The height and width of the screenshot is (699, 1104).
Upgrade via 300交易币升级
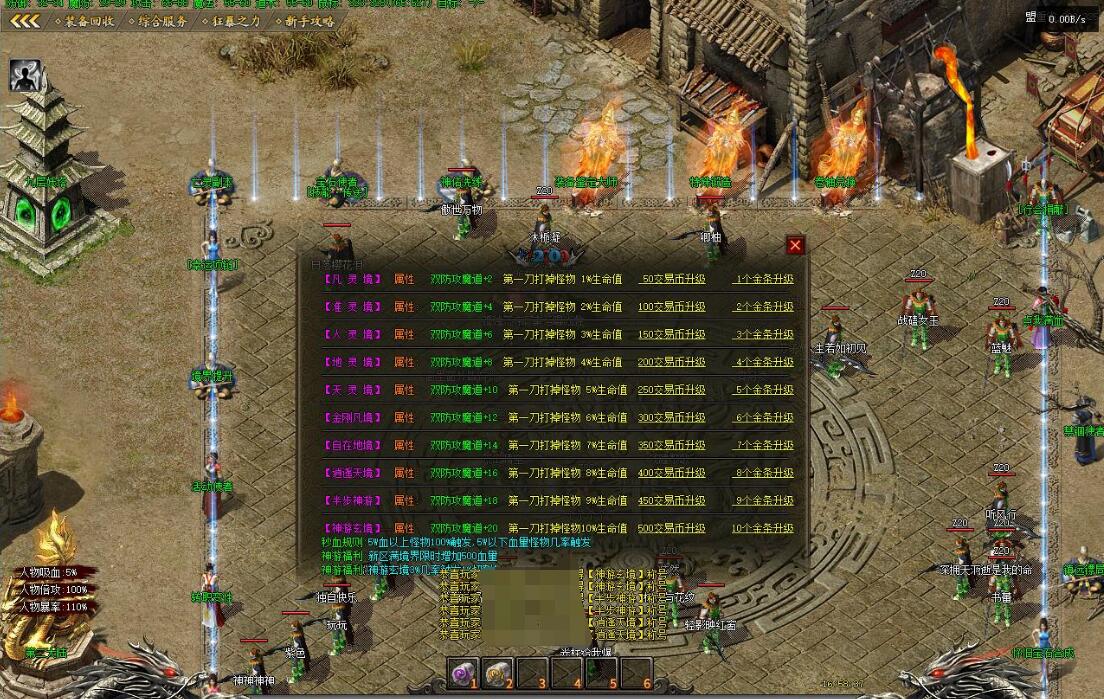pyautogui.click(x=672, y=417)
